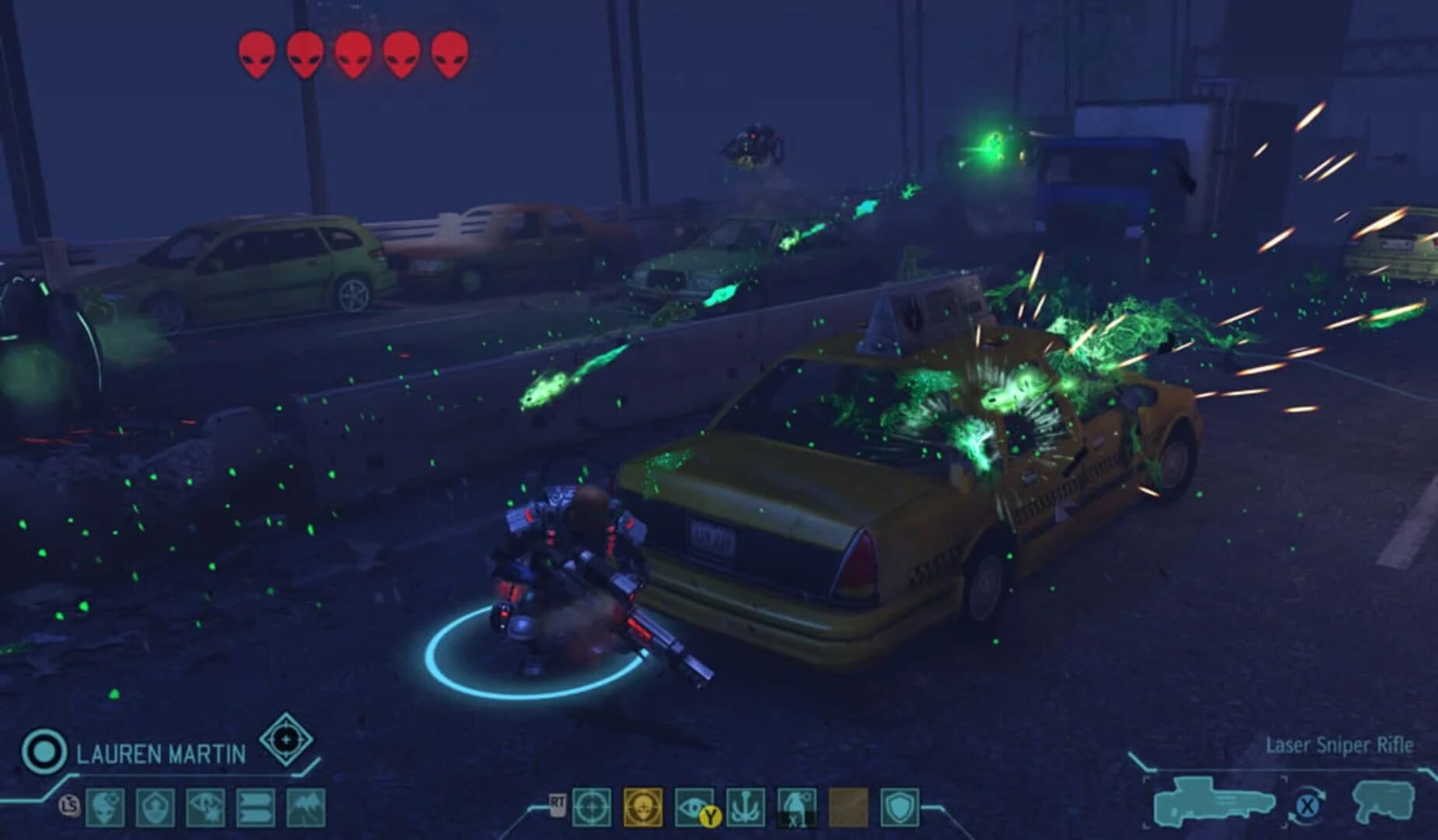
Task: Select the fire weapon crosshair ability icon
Action: pyautogui.click(x=591, y=807)
